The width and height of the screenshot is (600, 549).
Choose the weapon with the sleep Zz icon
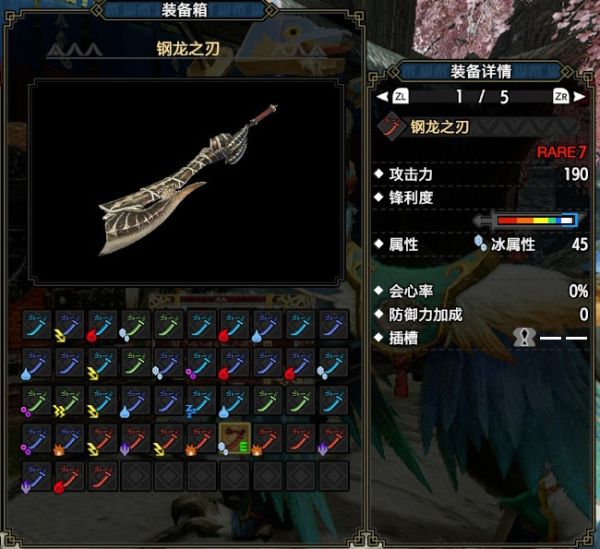(202, 401)
